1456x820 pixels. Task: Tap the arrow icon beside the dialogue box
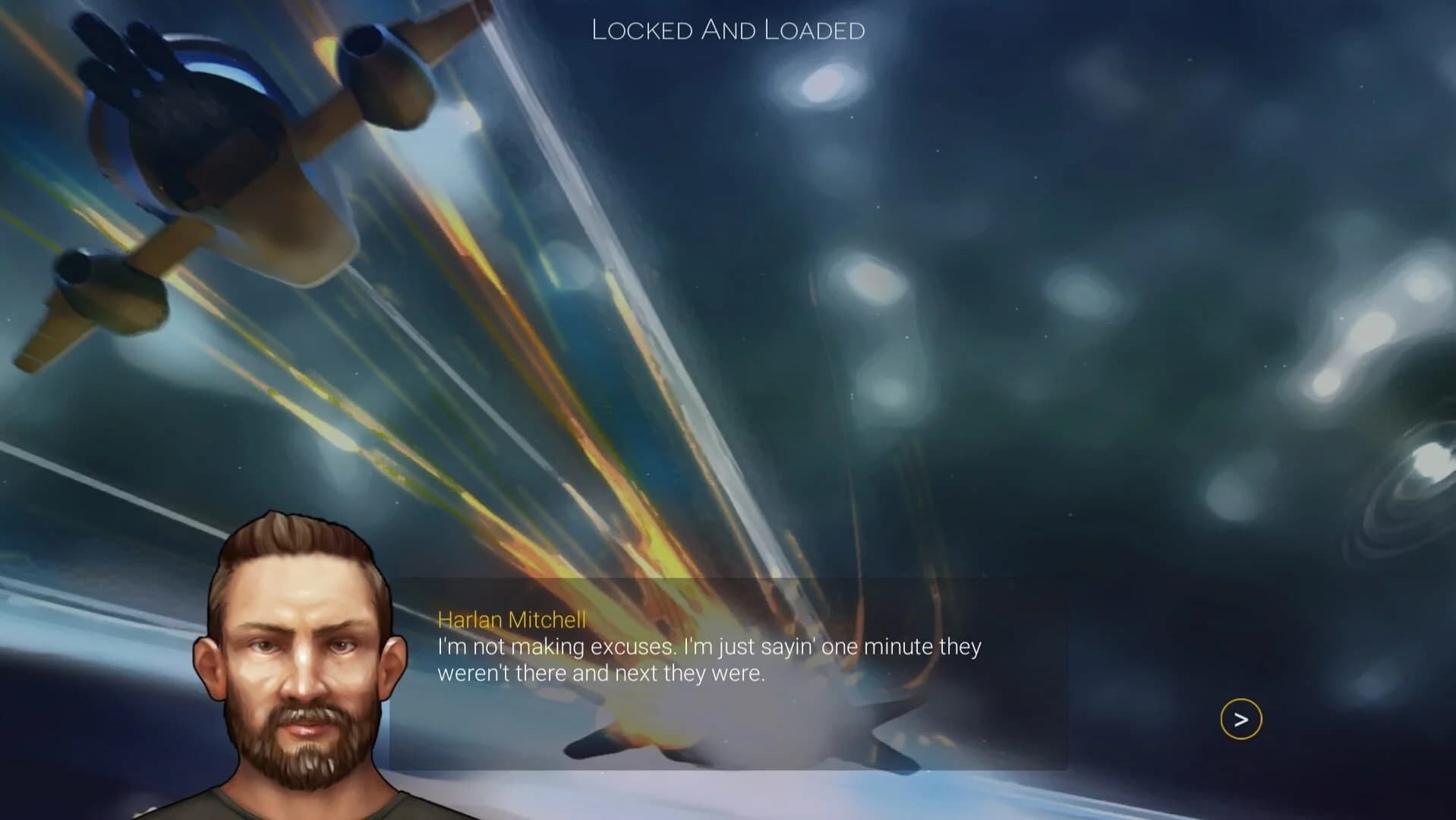pyautogui.click(x=1240, y=717)
